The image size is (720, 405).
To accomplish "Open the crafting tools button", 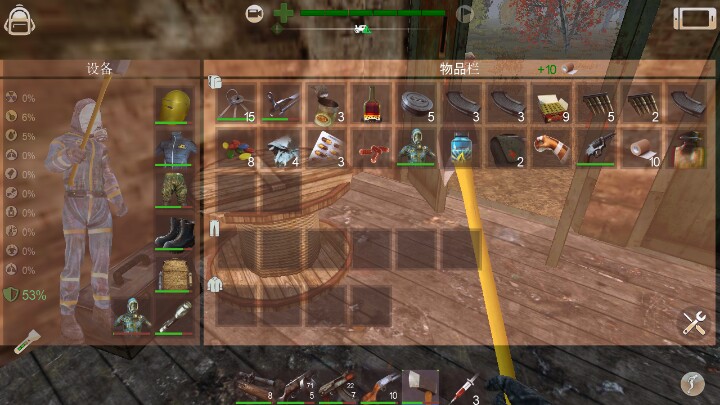I will click(695, 322).
